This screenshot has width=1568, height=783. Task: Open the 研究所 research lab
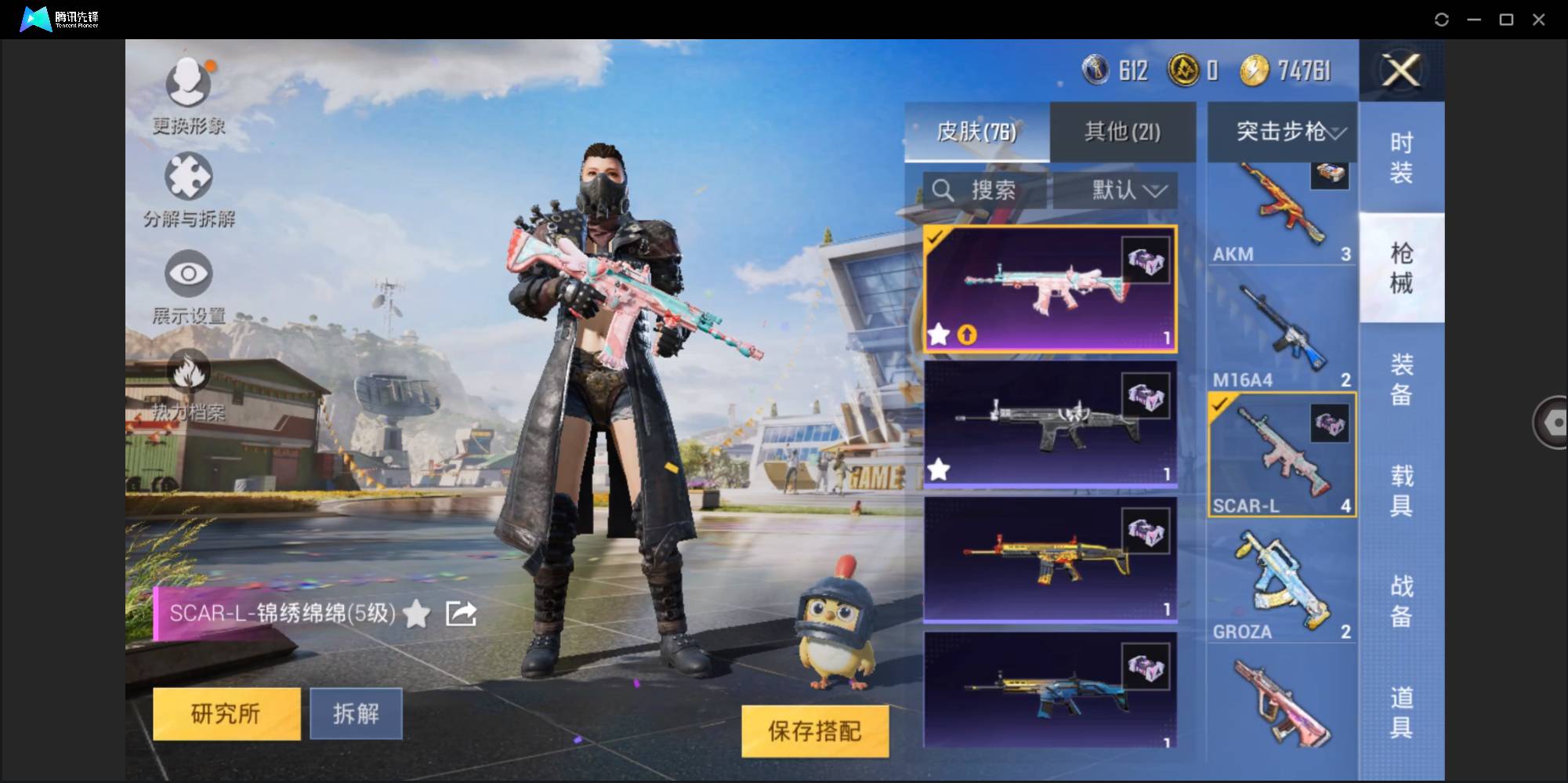pos(226,713)
